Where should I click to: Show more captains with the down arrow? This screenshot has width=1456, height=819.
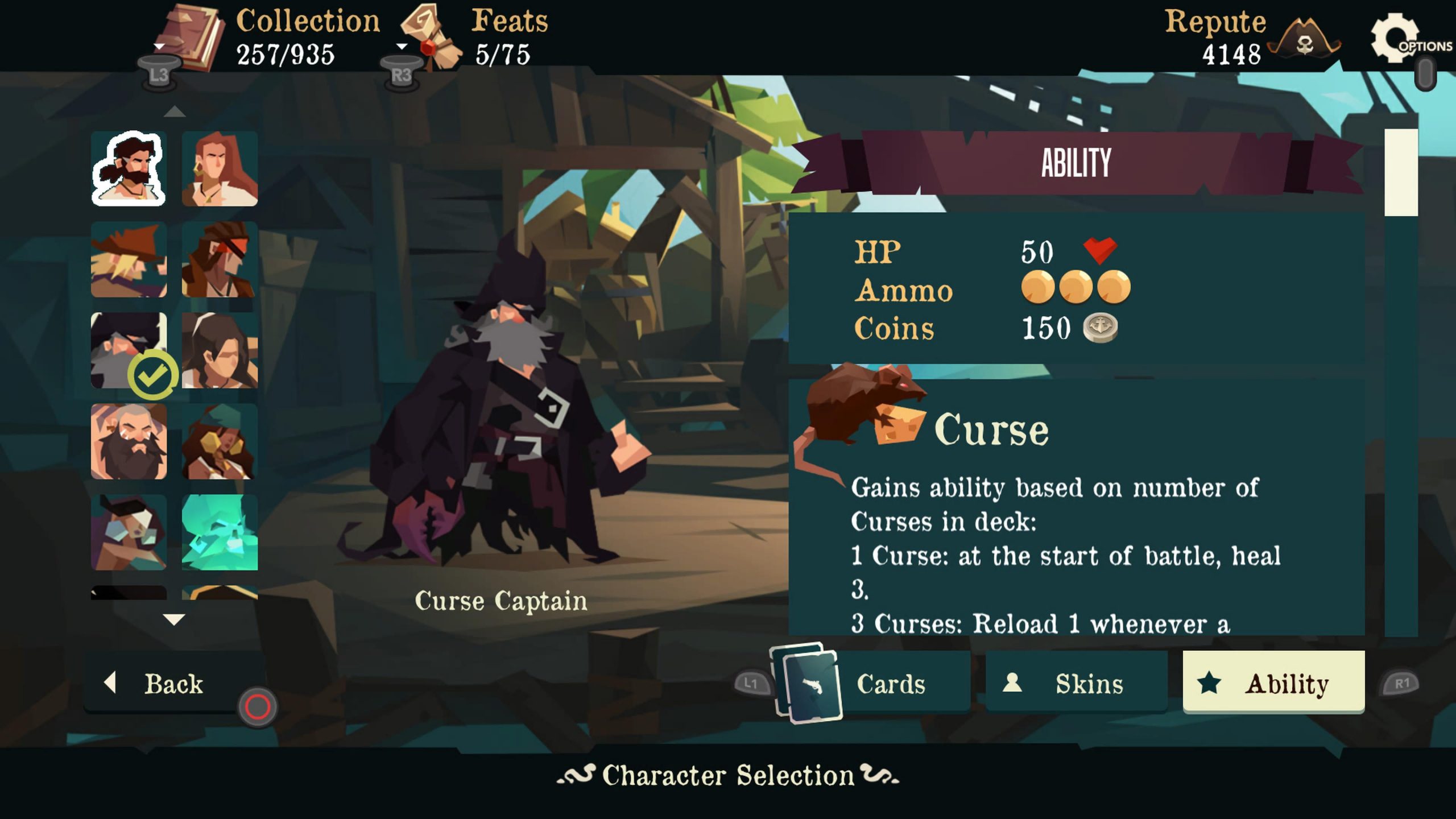[174, 619]
